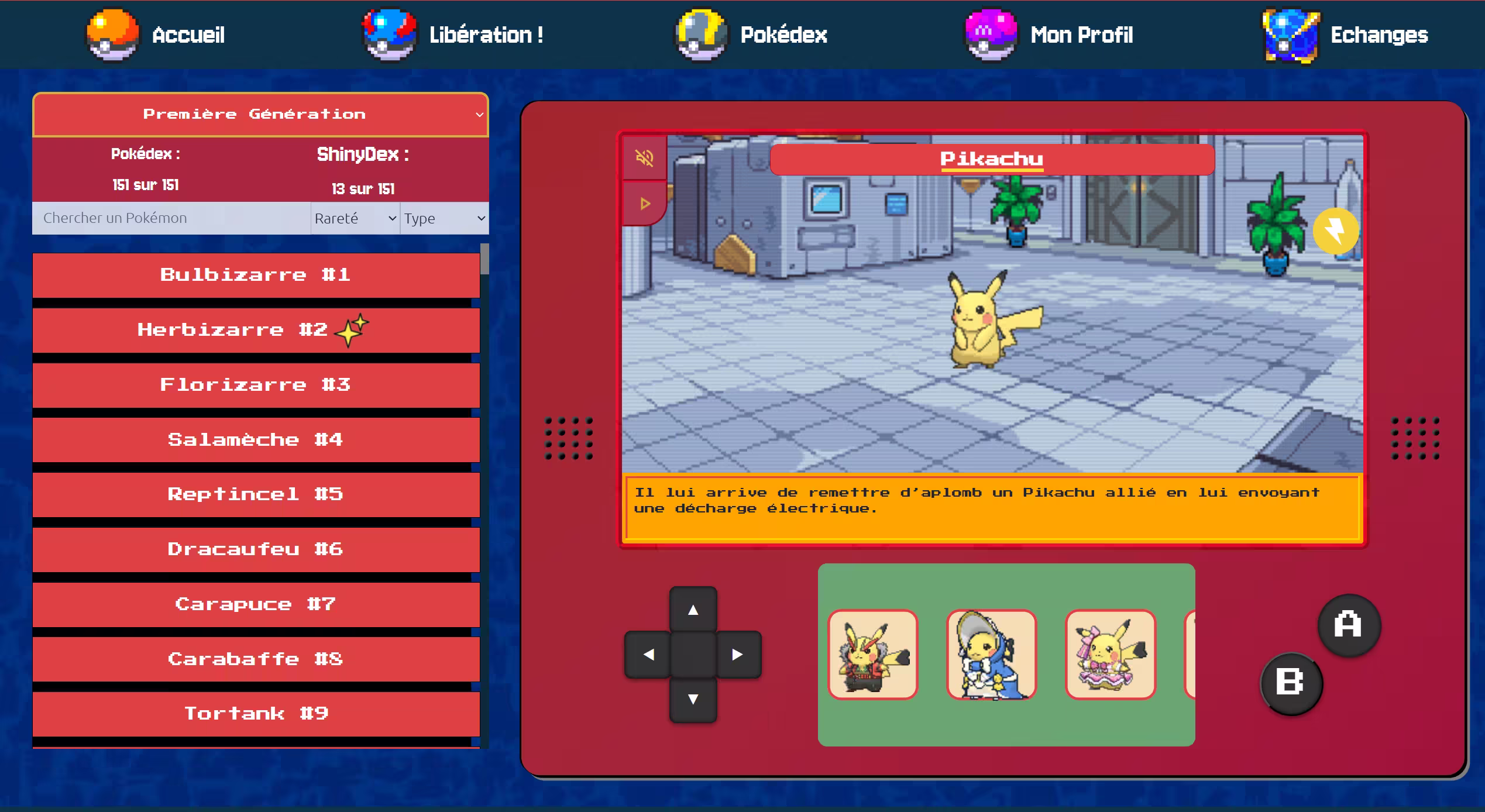Screen dimensions: 1485x812
Task: Open the Rareté filter dropdown
Action: tap(355, 218)
